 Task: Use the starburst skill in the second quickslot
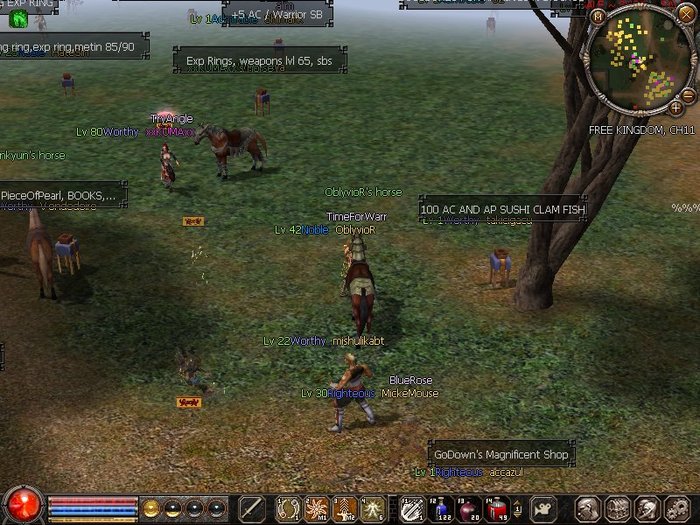pos(317,508)
